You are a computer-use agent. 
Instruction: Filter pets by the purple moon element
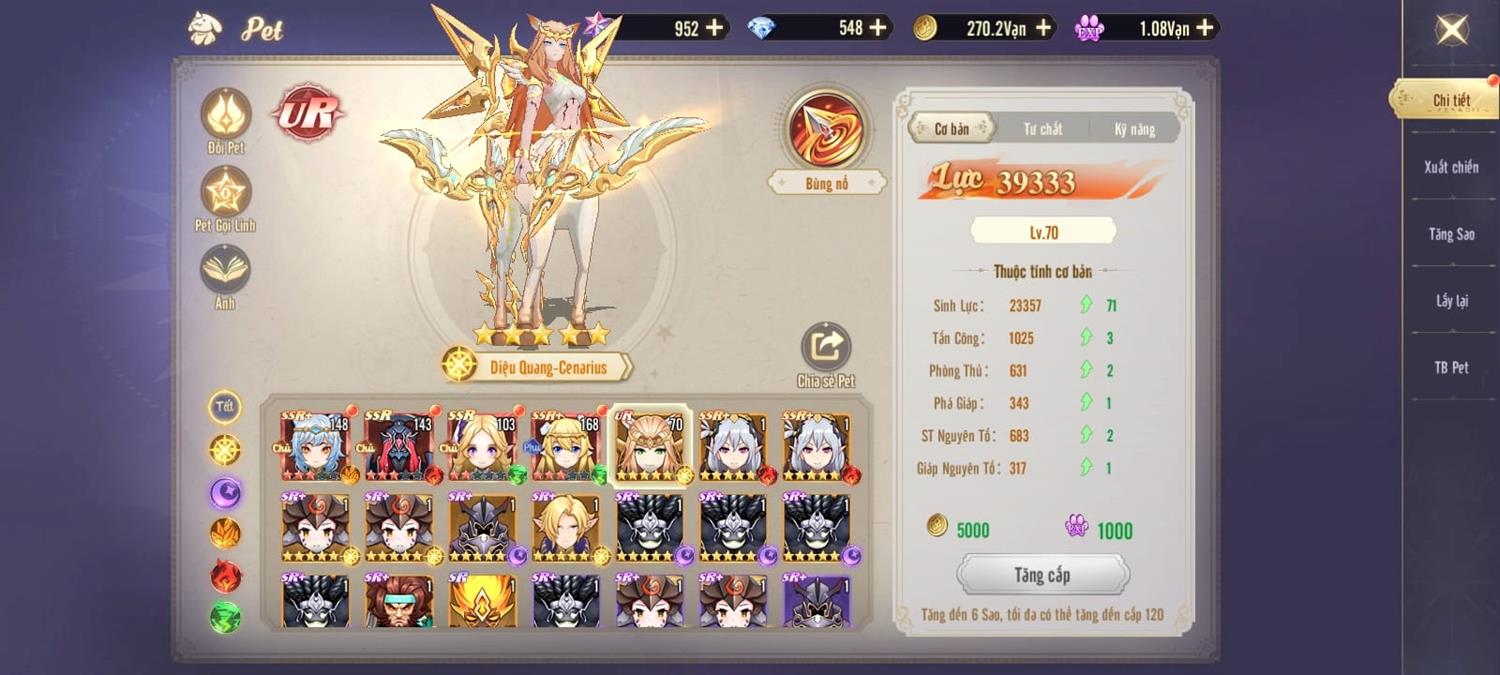tap(225, 492)
